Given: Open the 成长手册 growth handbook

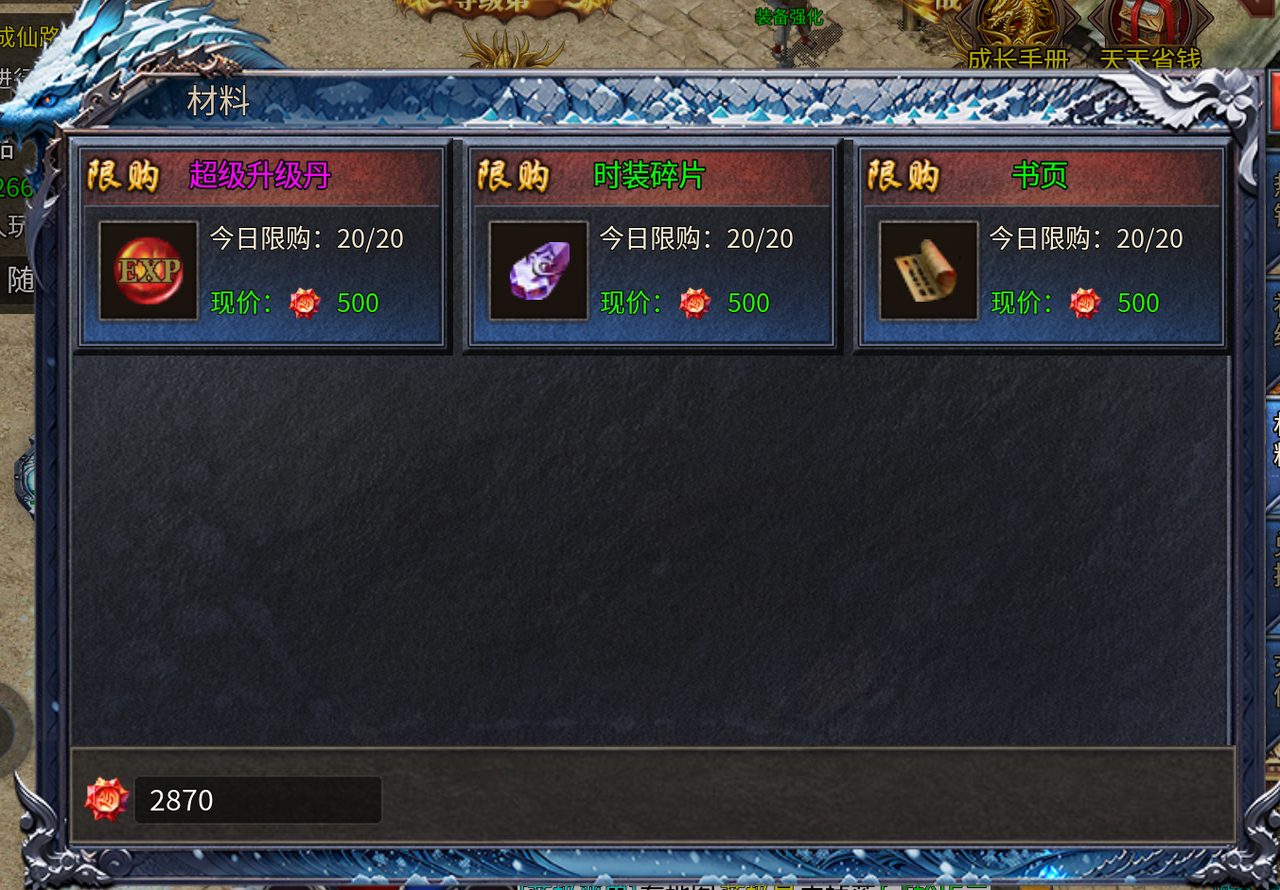Looking at the screenshot, I should click(1018, 35).
